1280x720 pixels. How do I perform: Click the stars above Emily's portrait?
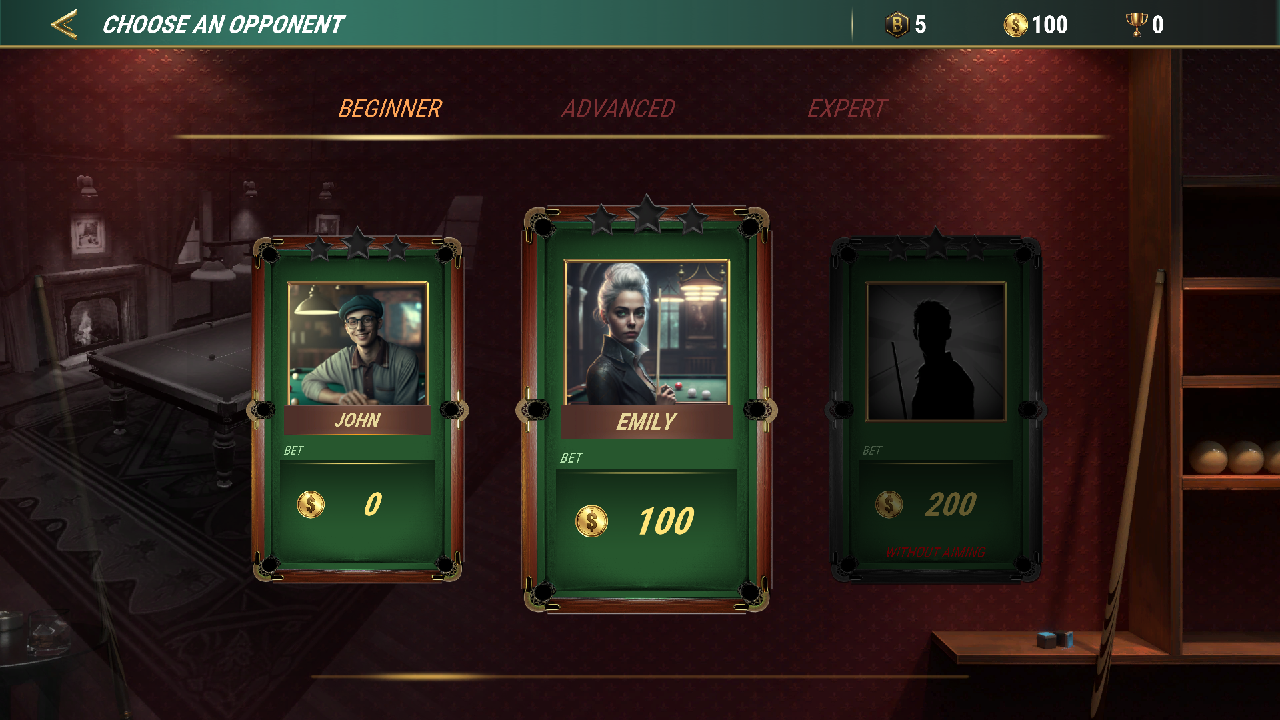click(645, 214)
